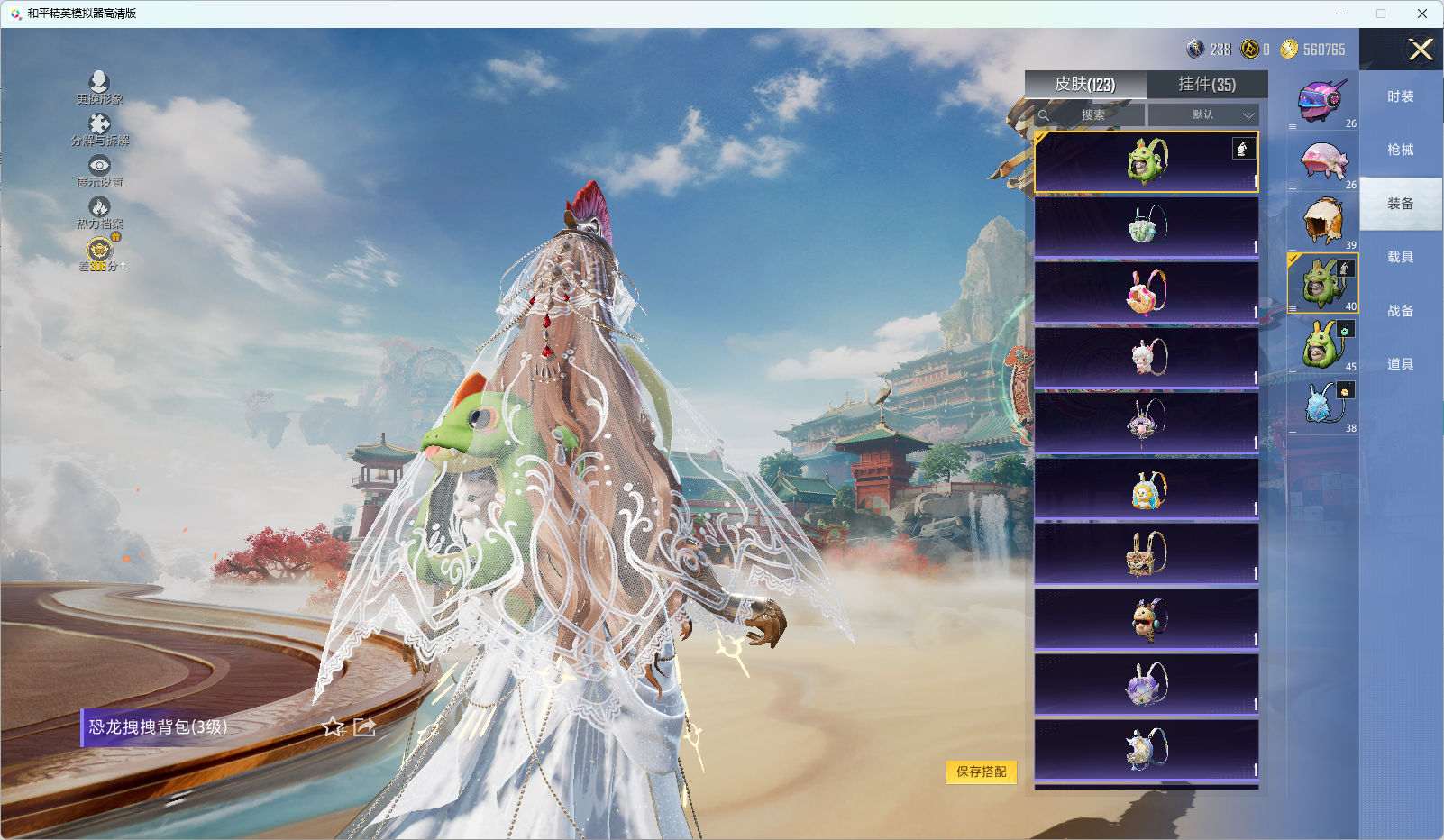Screen dimensions: 1444x840
Task: Open 展示设置 display settings
Action: pyautogui.click(x=99, y=170)
